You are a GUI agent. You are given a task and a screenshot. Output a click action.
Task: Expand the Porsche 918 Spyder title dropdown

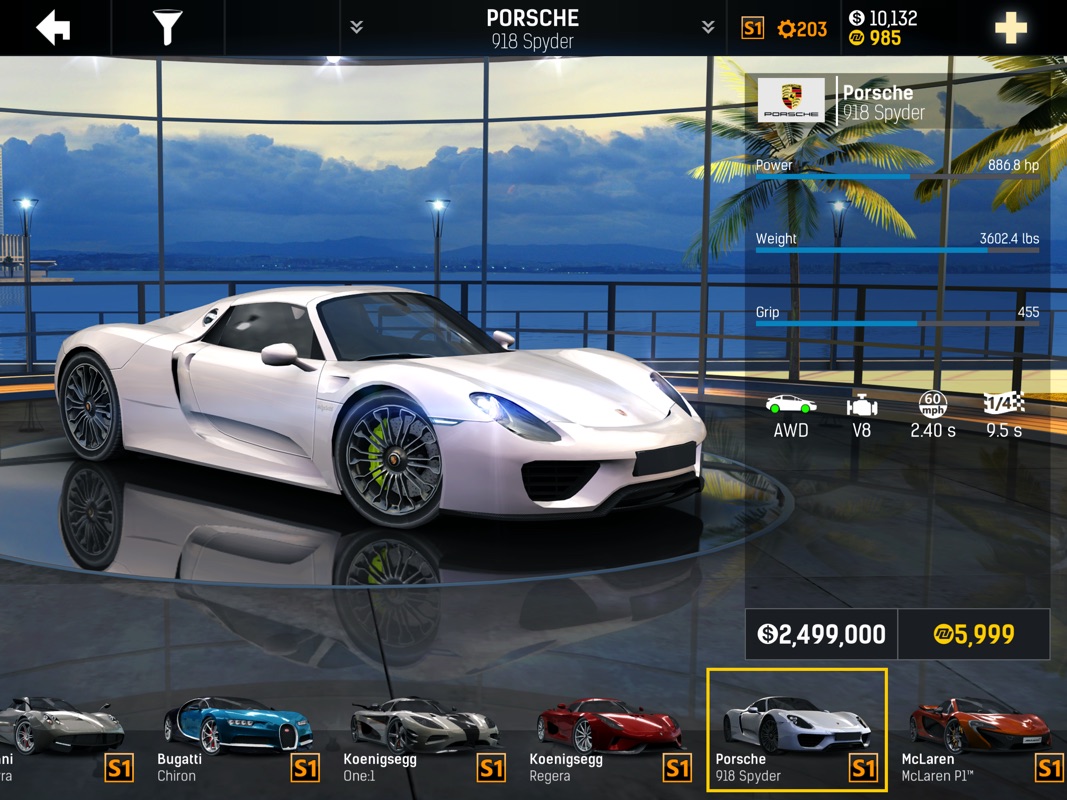[x=532, y=28]
